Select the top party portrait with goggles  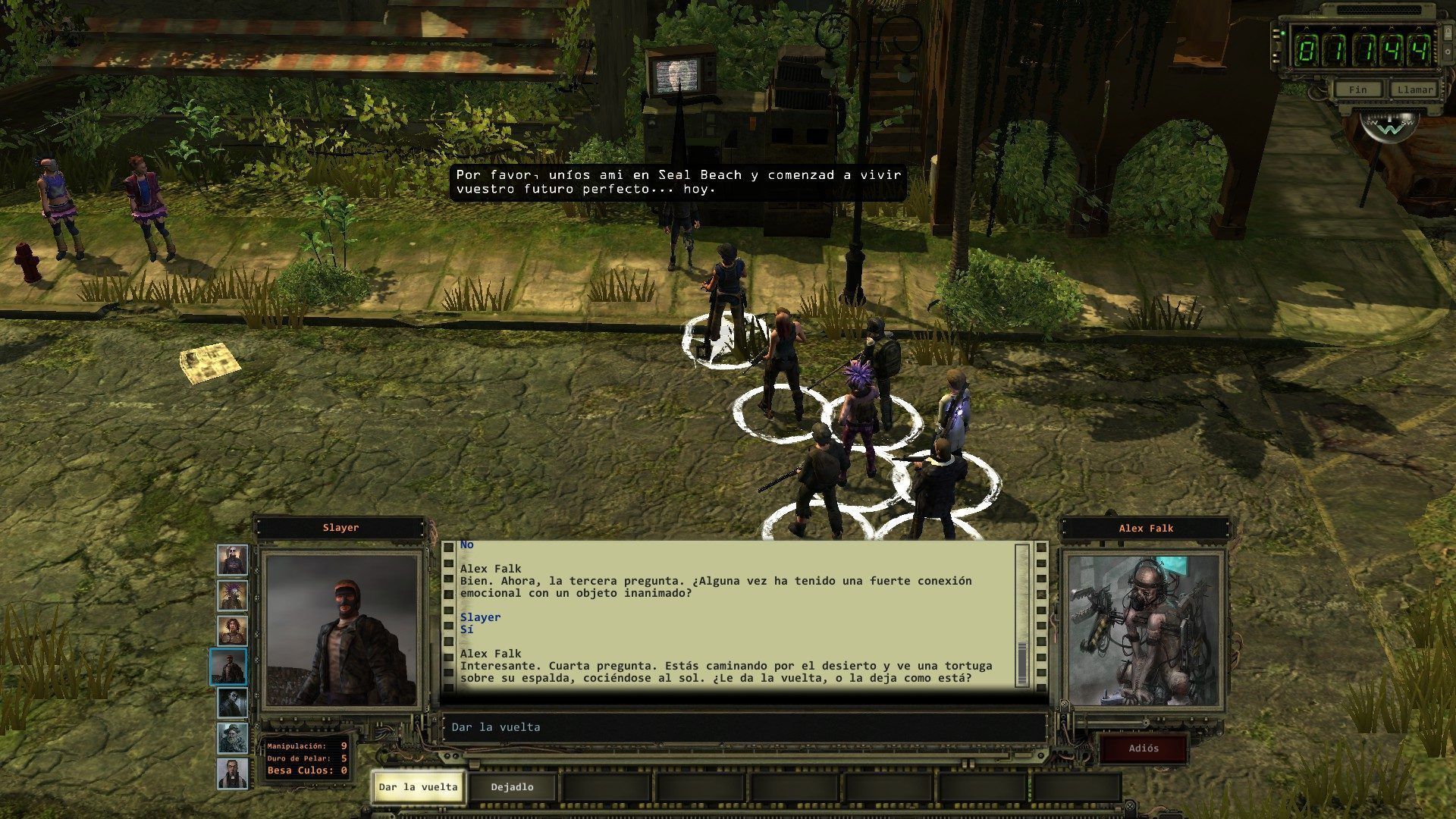click(232, 560)
